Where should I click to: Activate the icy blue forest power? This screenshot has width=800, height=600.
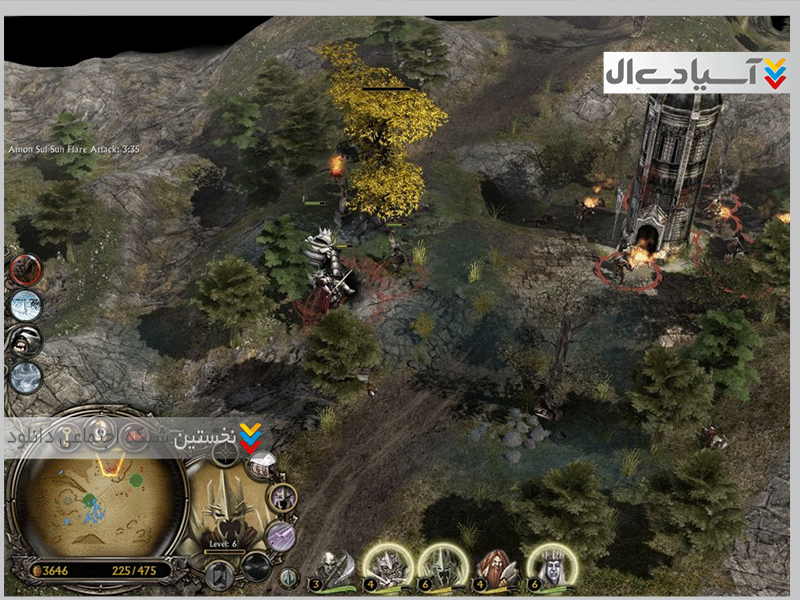tap(26, 305)
